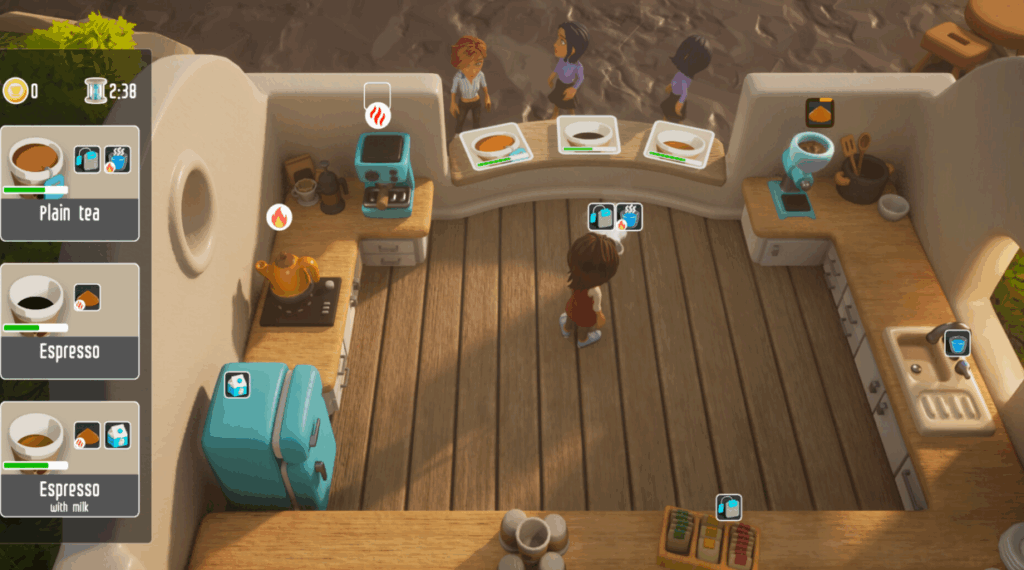Click the ground coffee icon above the grinder

(819, 113)
